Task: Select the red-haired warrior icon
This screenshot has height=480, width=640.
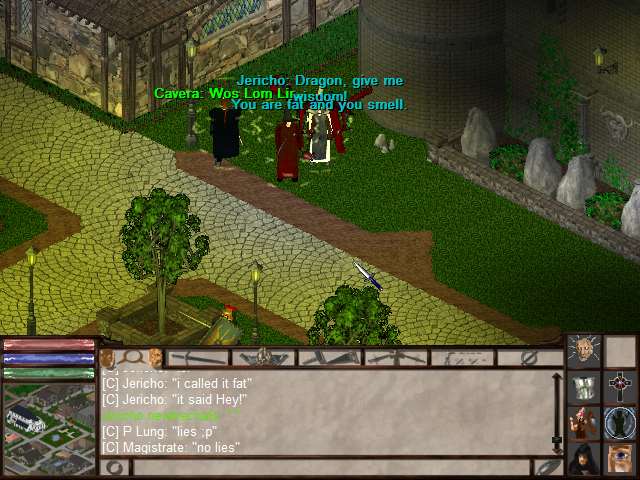Action: 584,422
